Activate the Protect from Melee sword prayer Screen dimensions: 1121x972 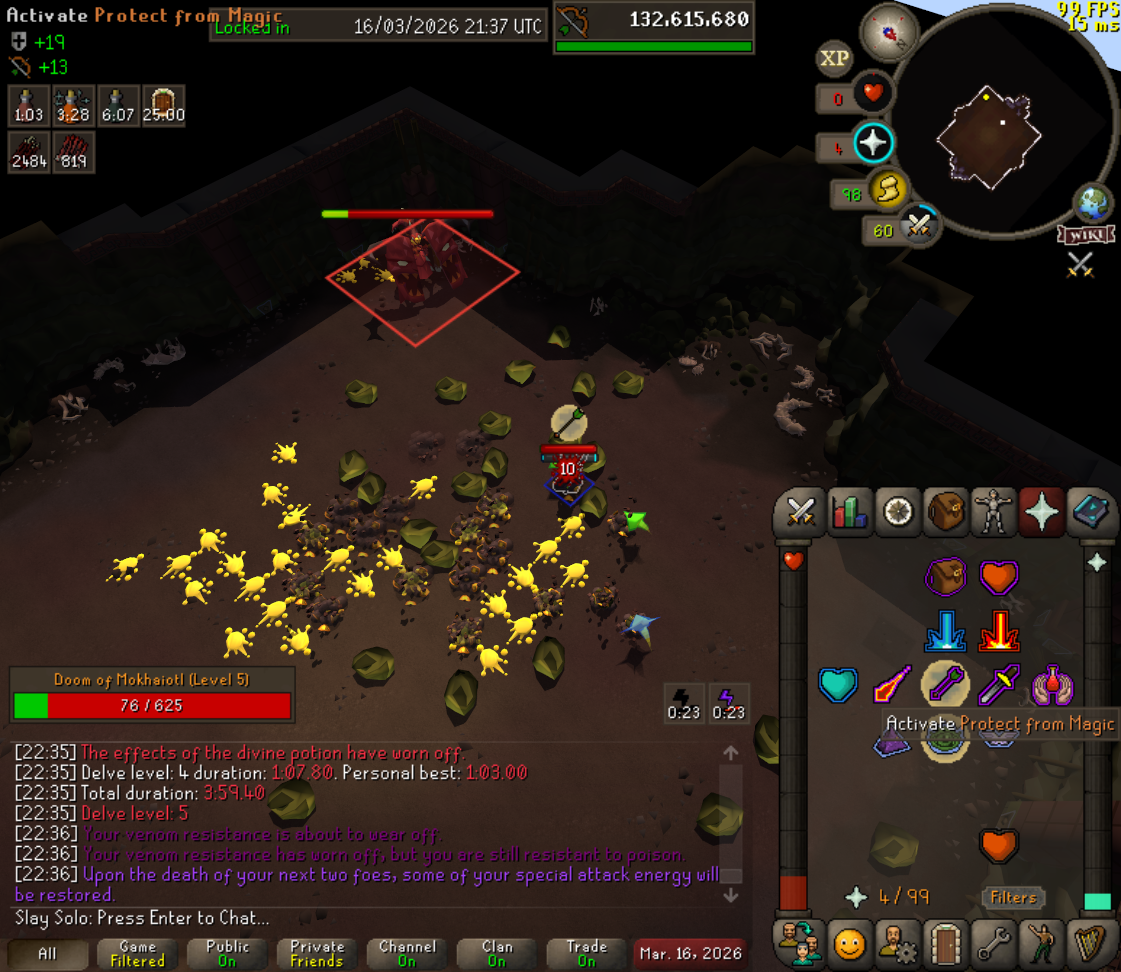[x=999, y=684]
